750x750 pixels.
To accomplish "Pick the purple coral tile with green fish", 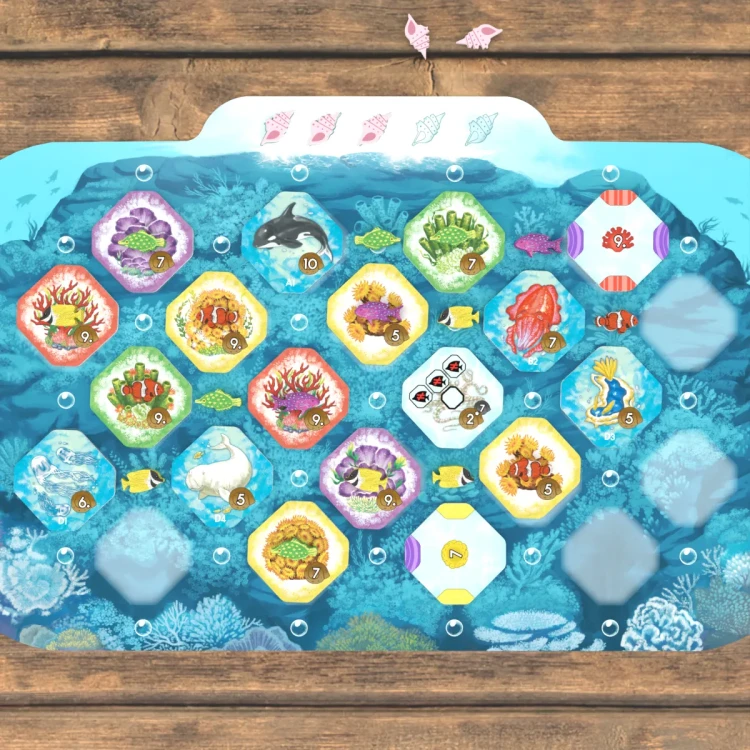I will point(143,242).
